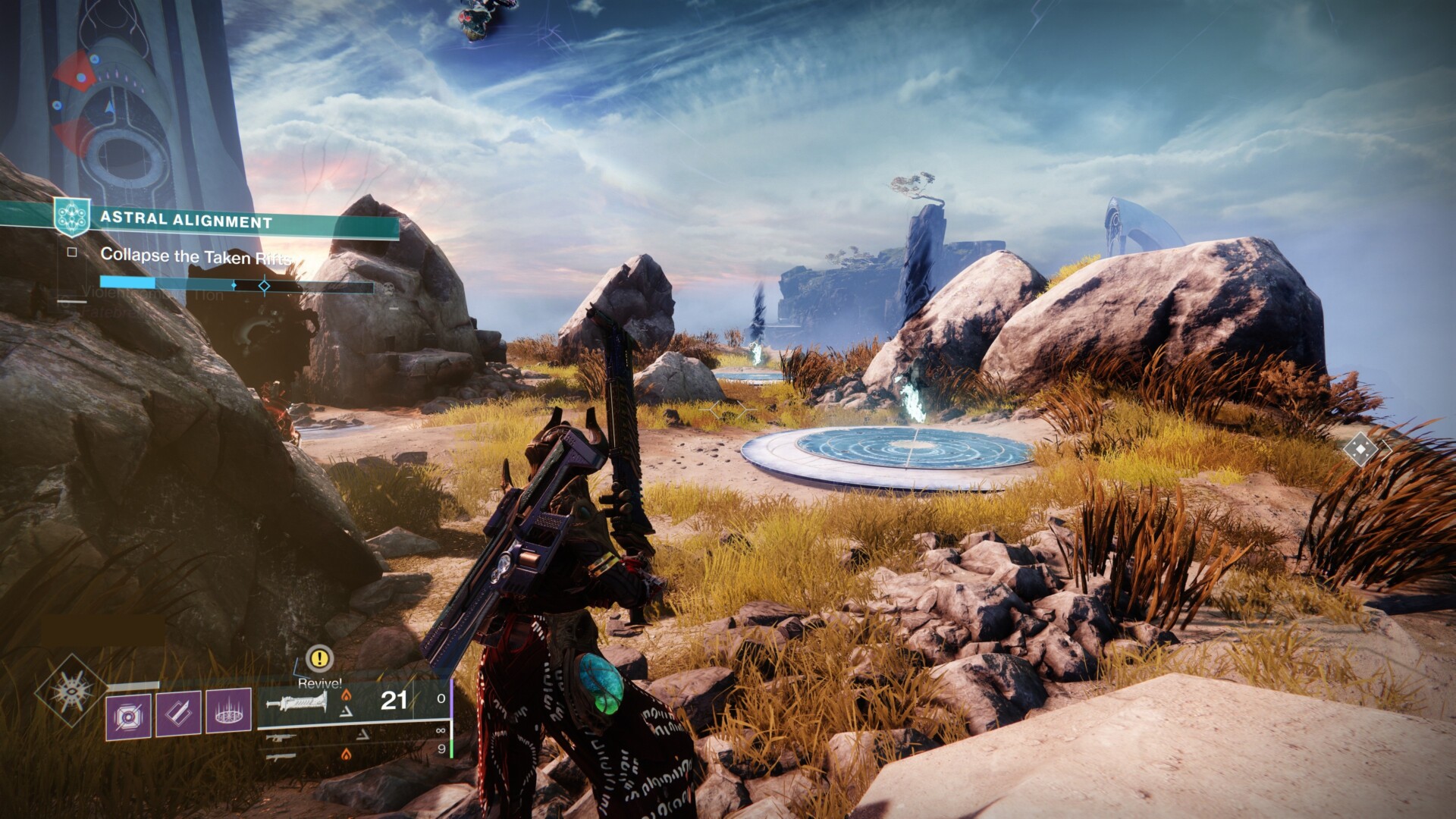The height and width of the screenshot is (819, 1456).
Task: Activate the spiked ring class ability icon
Action: coord(228,712)
